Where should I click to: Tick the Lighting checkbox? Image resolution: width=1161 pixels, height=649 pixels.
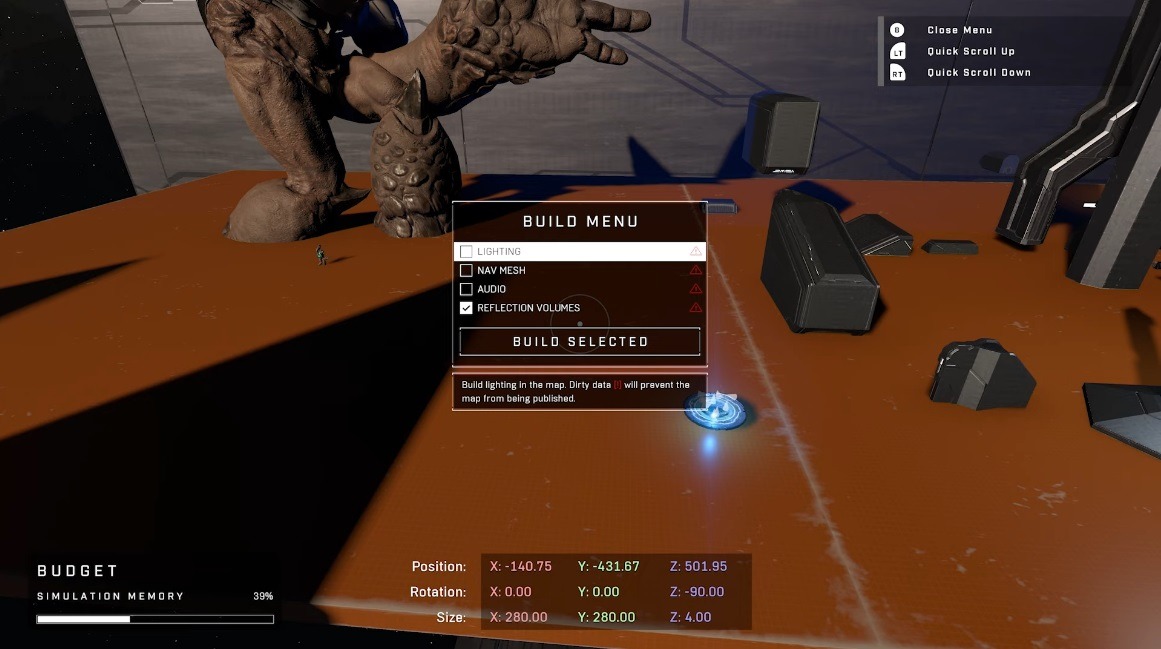point(466,252)
